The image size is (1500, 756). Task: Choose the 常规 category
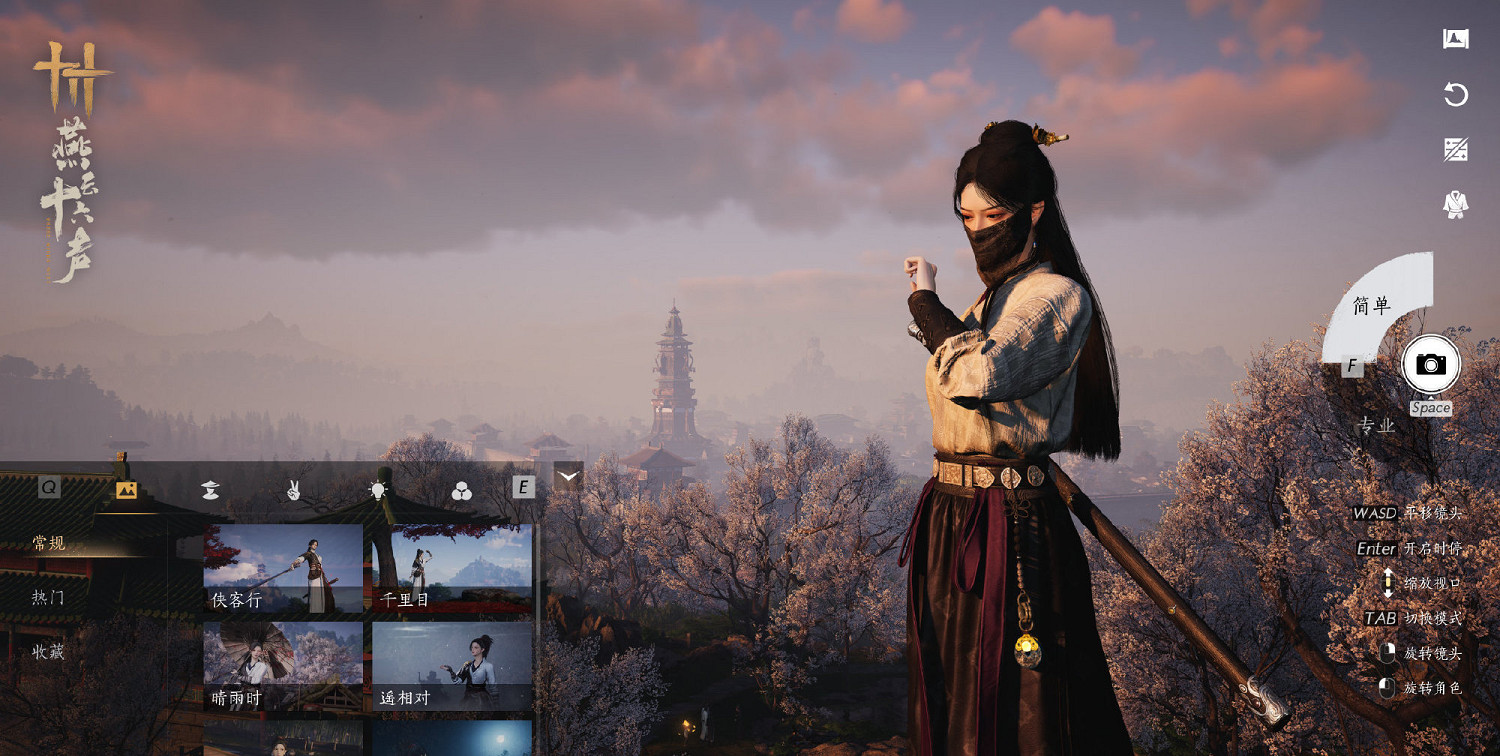[49, 543]
